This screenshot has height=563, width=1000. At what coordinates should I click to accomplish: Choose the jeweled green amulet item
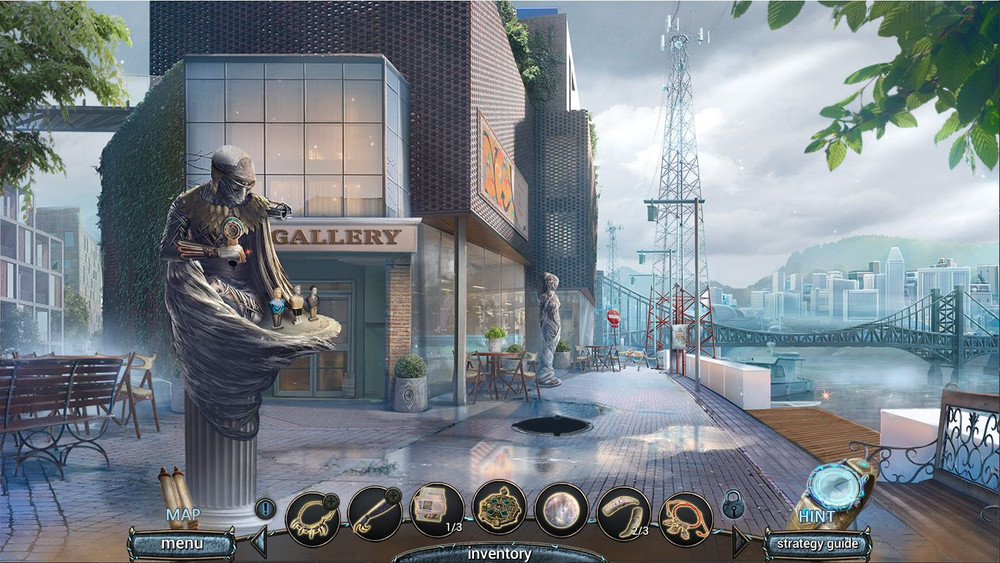point(499,507)
